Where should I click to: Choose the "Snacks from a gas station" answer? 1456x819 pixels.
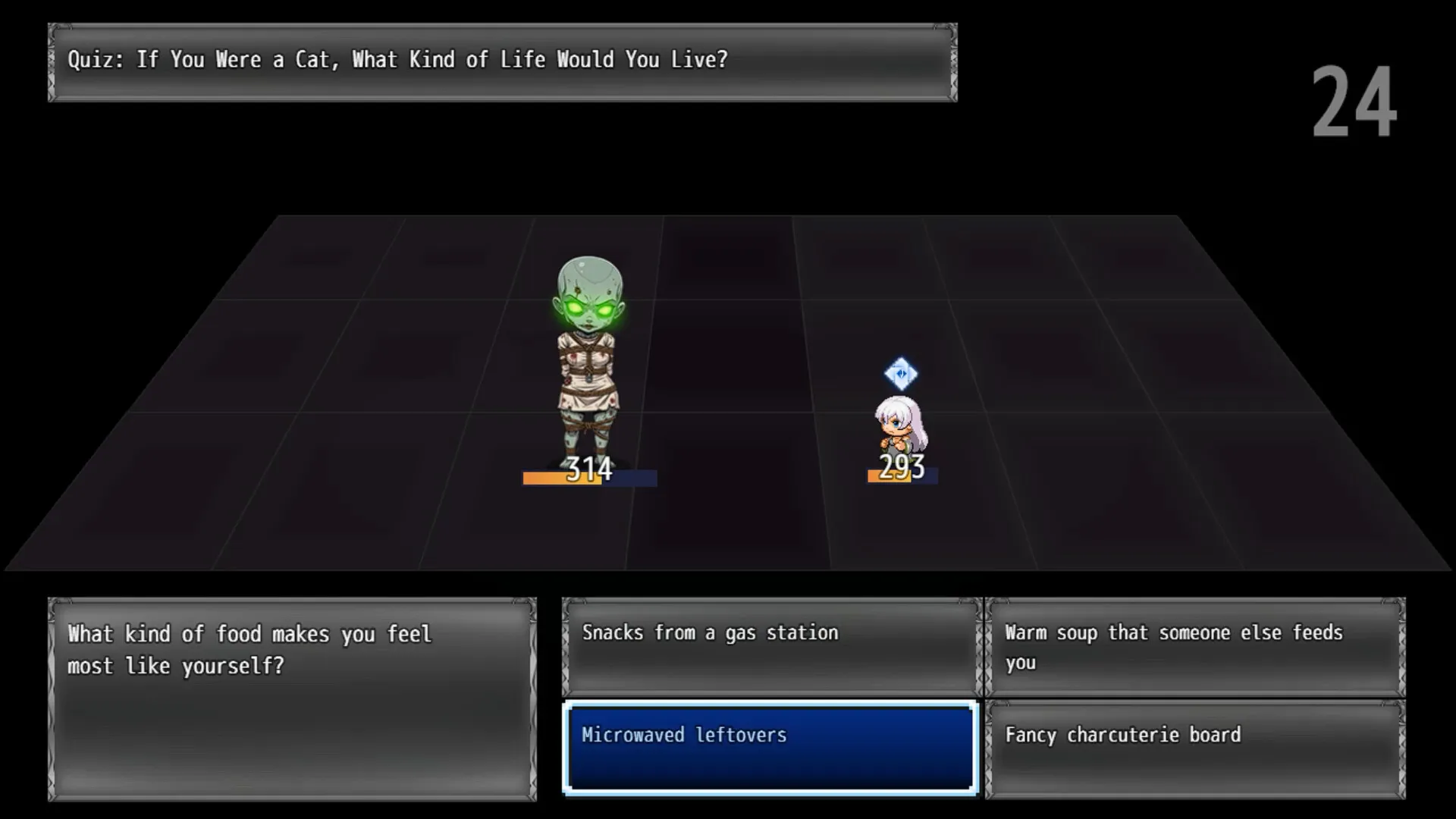click(x=771, y=646)
